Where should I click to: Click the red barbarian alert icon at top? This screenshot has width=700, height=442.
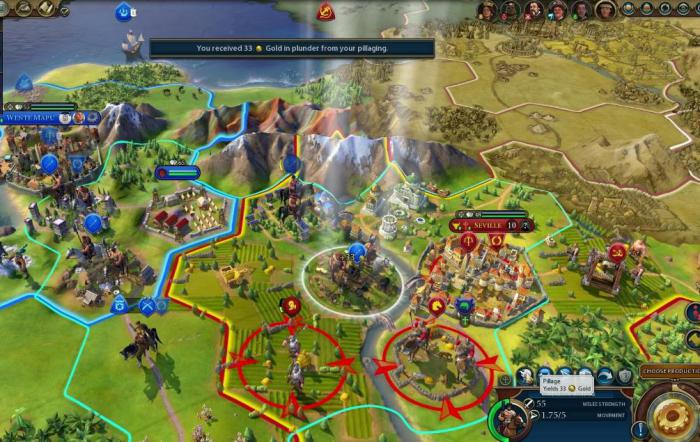coord(326,12)
